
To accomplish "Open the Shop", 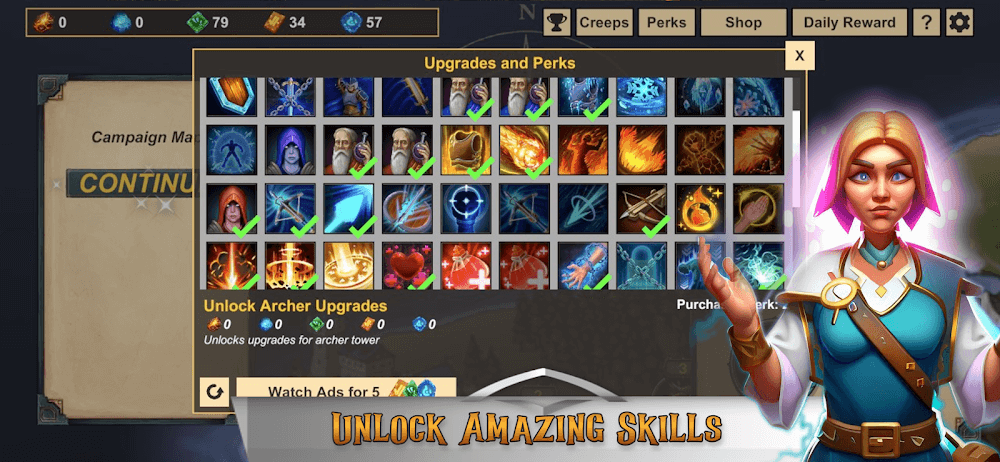I will 743,22.
